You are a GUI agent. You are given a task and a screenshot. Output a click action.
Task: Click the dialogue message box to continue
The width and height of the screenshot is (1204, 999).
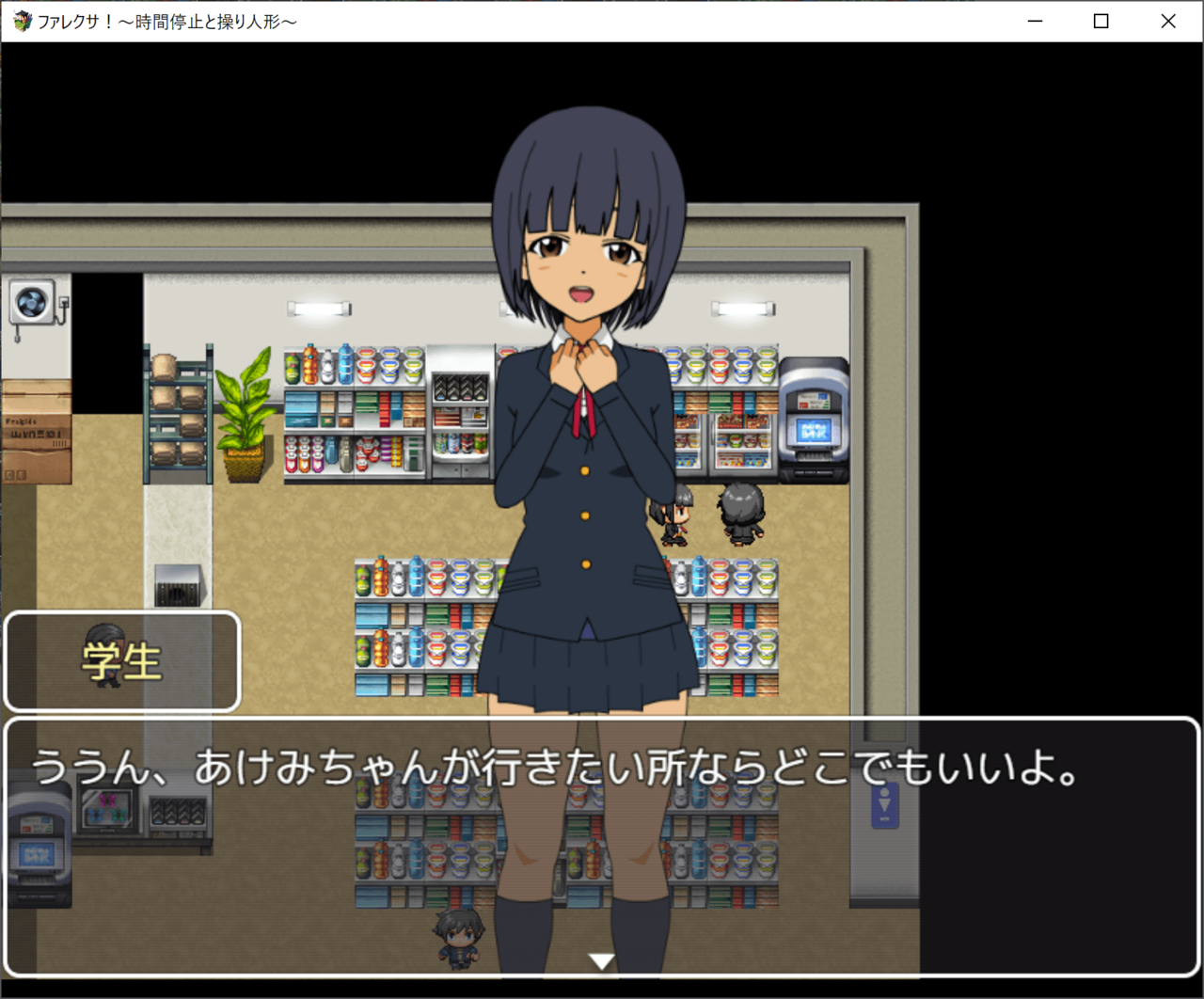coord(602,847)
